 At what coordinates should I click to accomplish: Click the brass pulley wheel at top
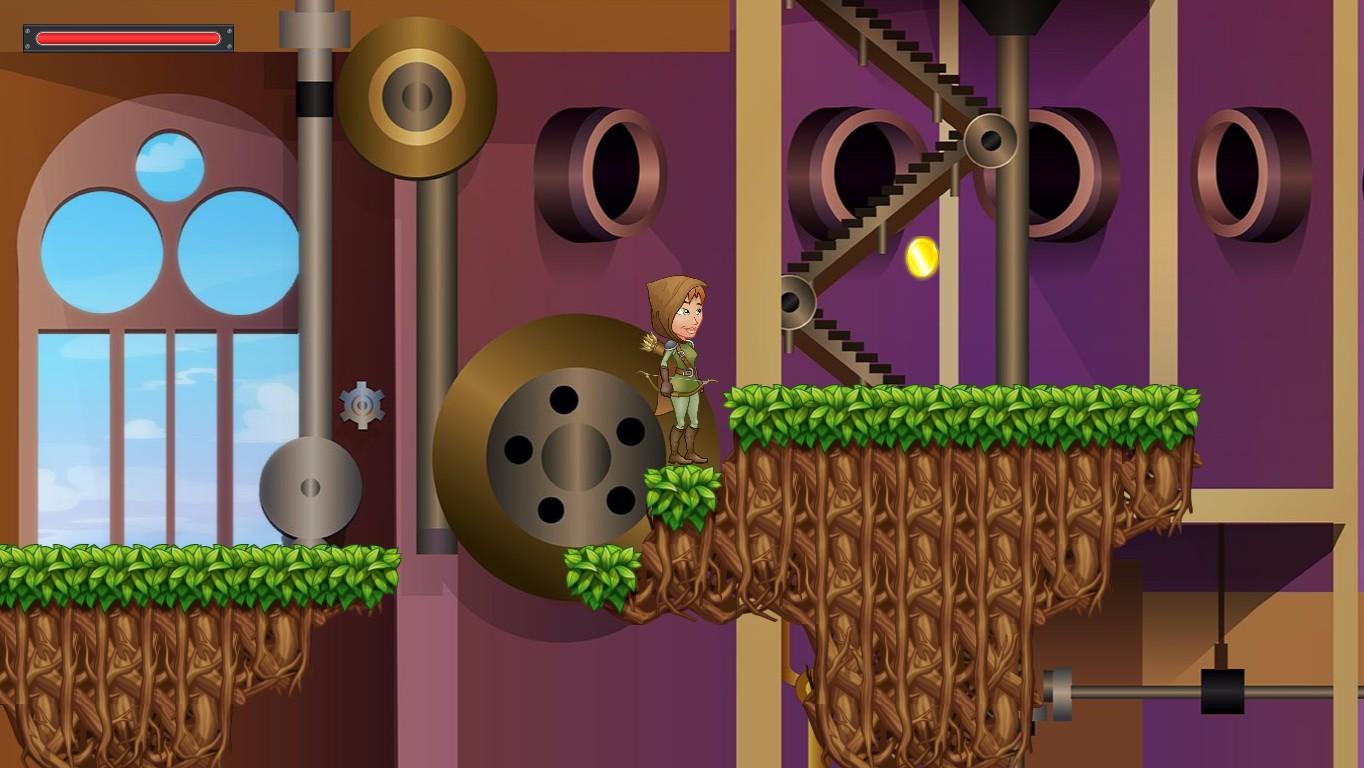click(417, 95)
